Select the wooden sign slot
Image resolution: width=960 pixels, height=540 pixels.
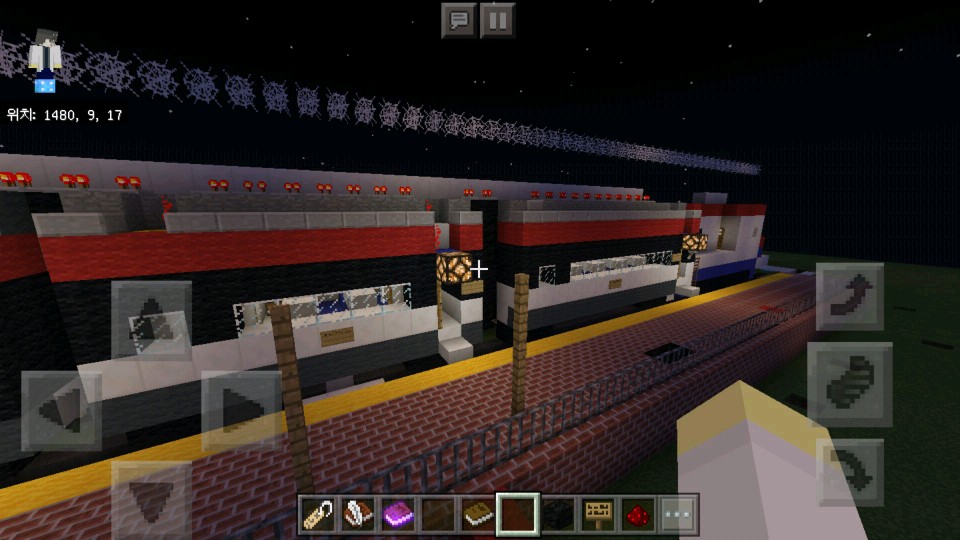(x=598, y=514)
